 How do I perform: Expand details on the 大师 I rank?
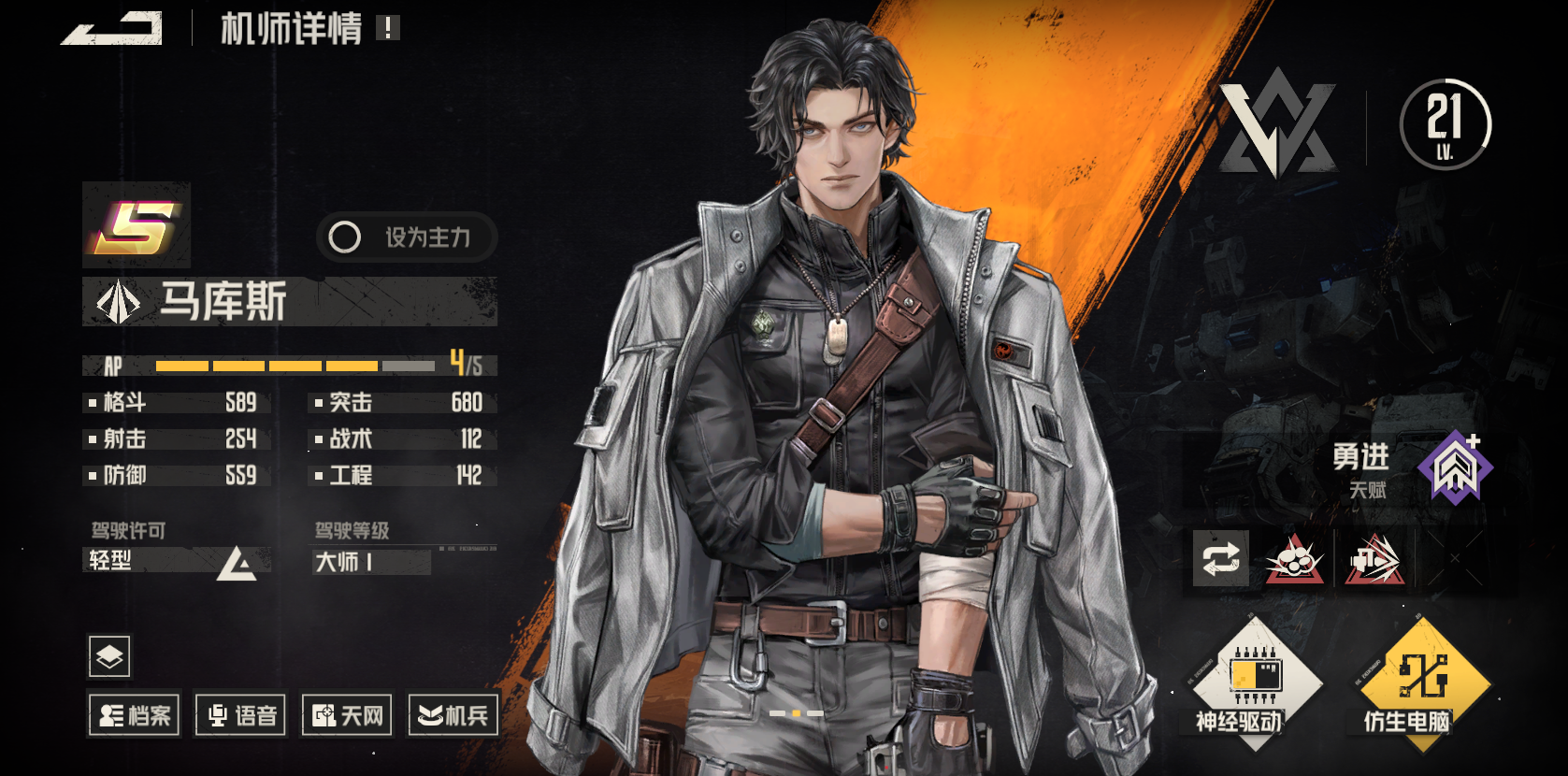[370, 561]
